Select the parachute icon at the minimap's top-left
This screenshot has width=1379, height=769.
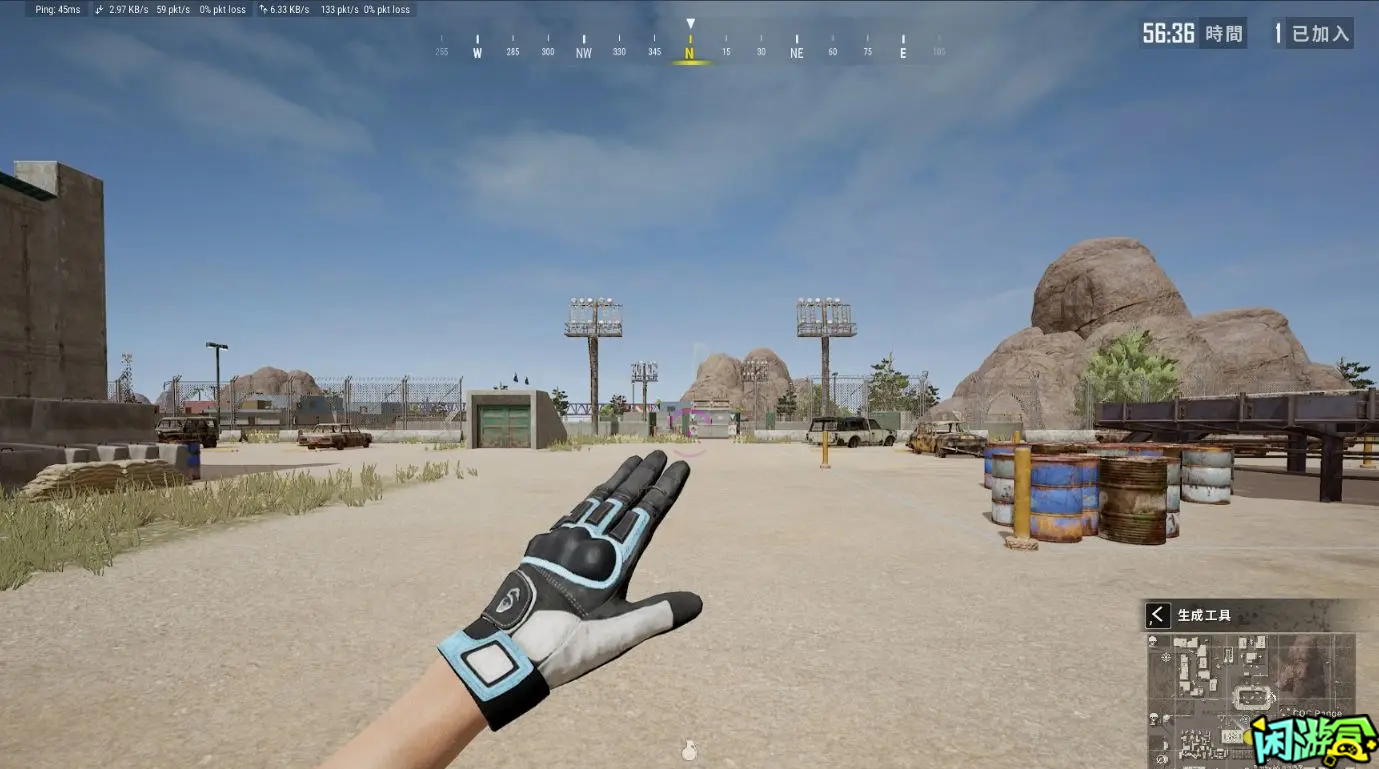1154,640
